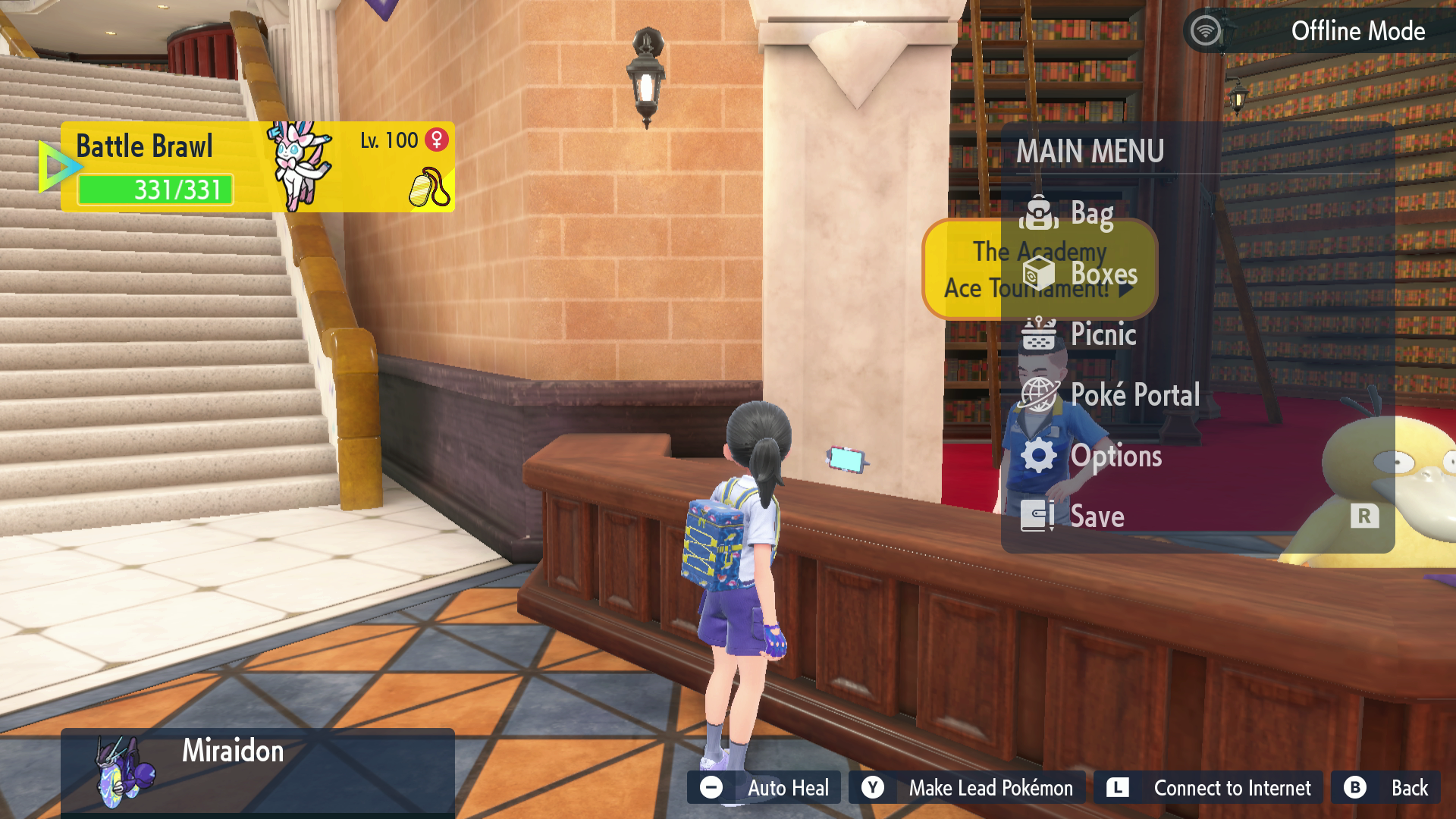Open the Bag menu entry
The width and height of the screenshot is (1456, 819).
pos(1091,214)
